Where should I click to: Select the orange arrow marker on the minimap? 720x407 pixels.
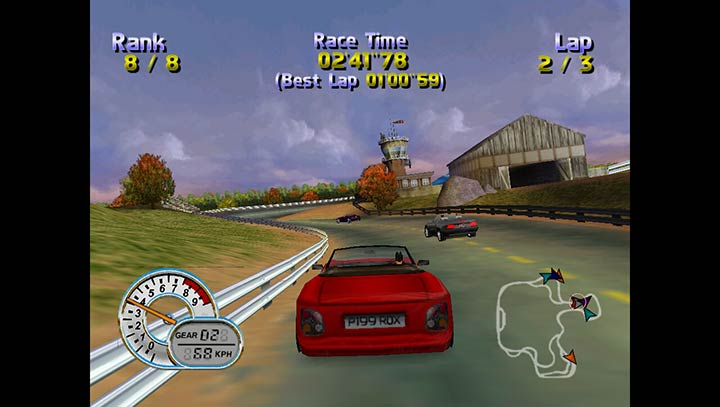570,356
